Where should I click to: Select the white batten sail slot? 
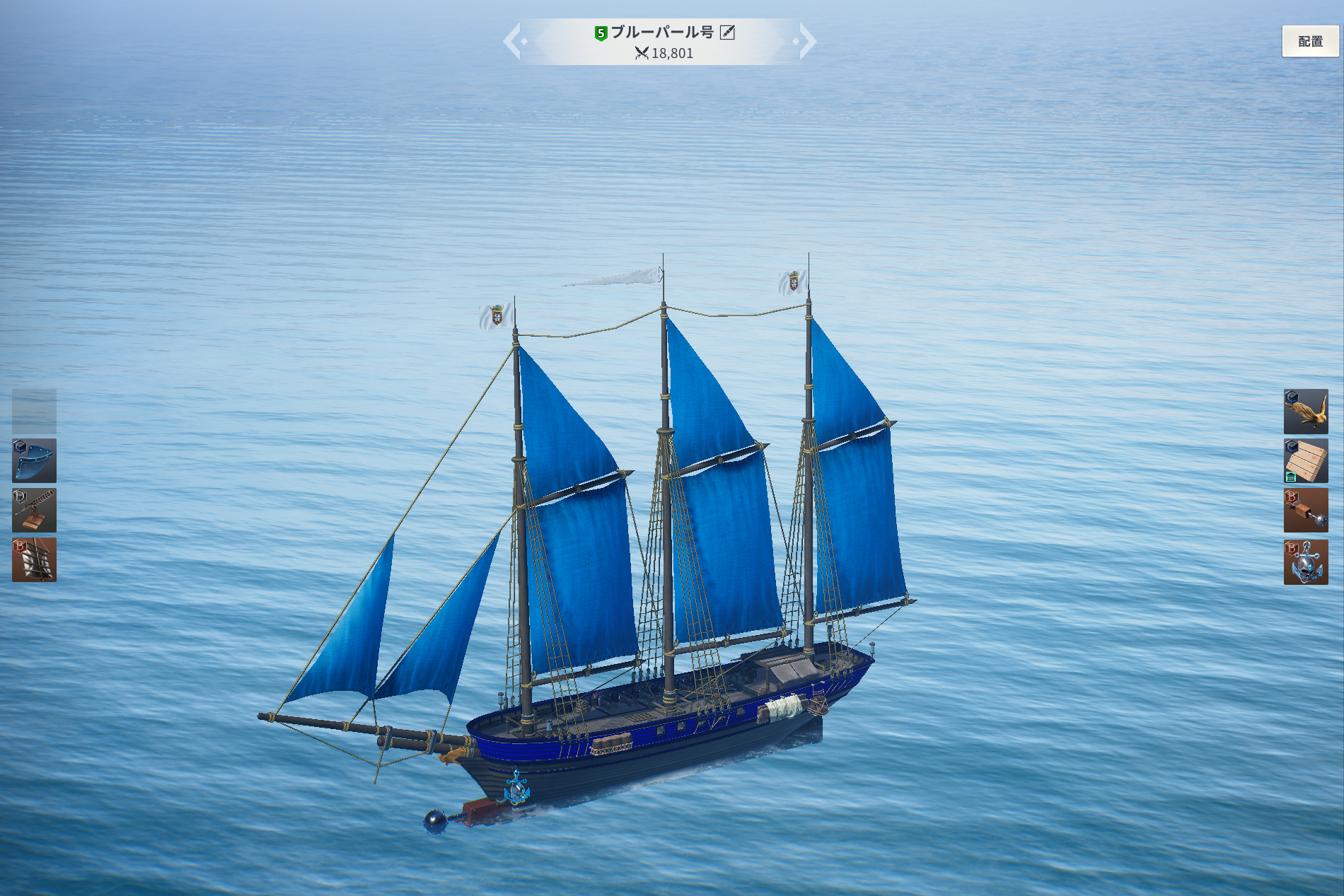[34, 559]
